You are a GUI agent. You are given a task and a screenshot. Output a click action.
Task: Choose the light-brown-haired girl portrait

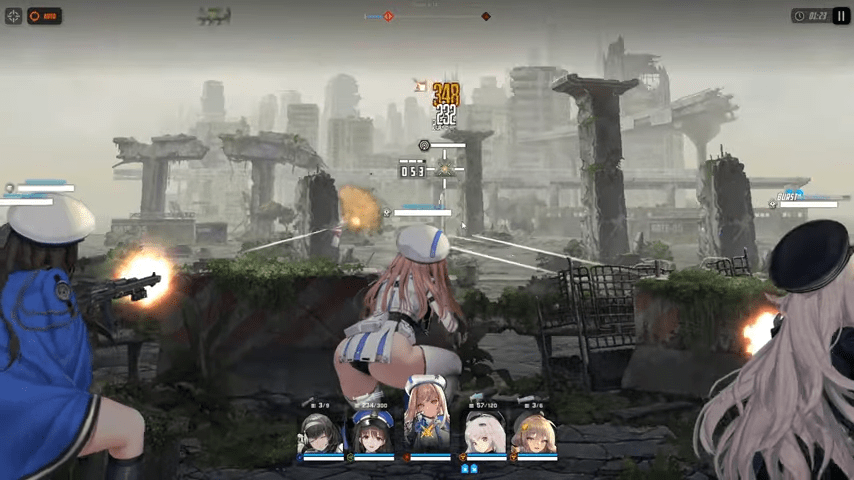tap(535, 434)
